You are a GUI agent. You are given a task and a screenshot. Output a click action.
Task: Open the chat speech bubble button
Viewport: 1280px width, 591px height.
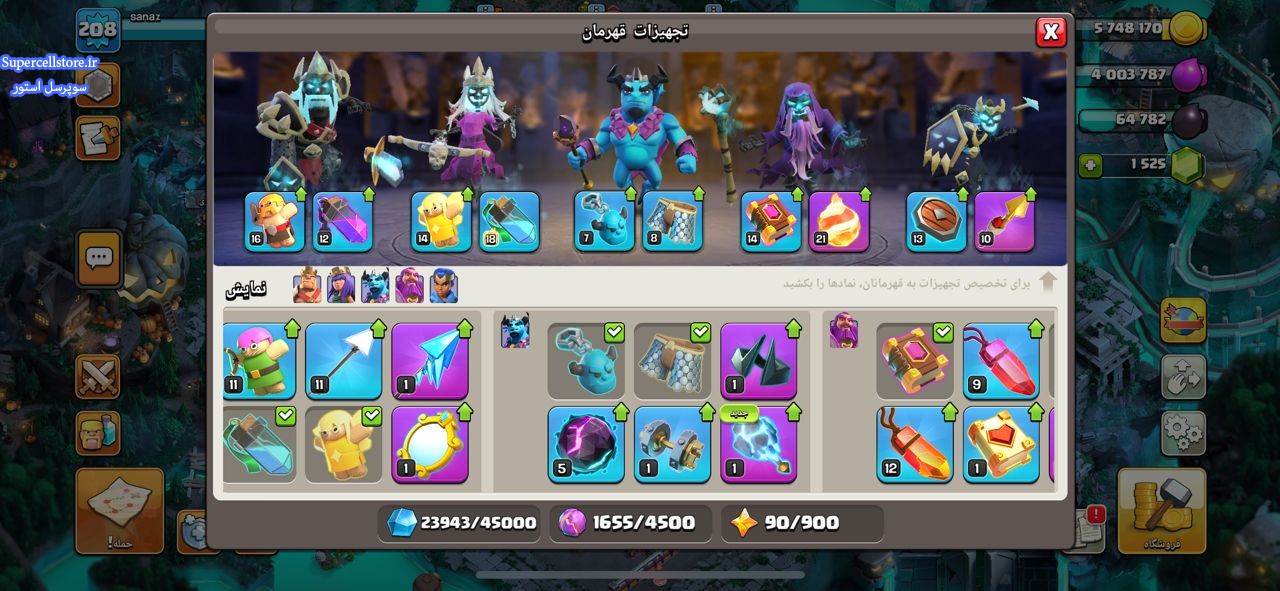pos(98,259)
